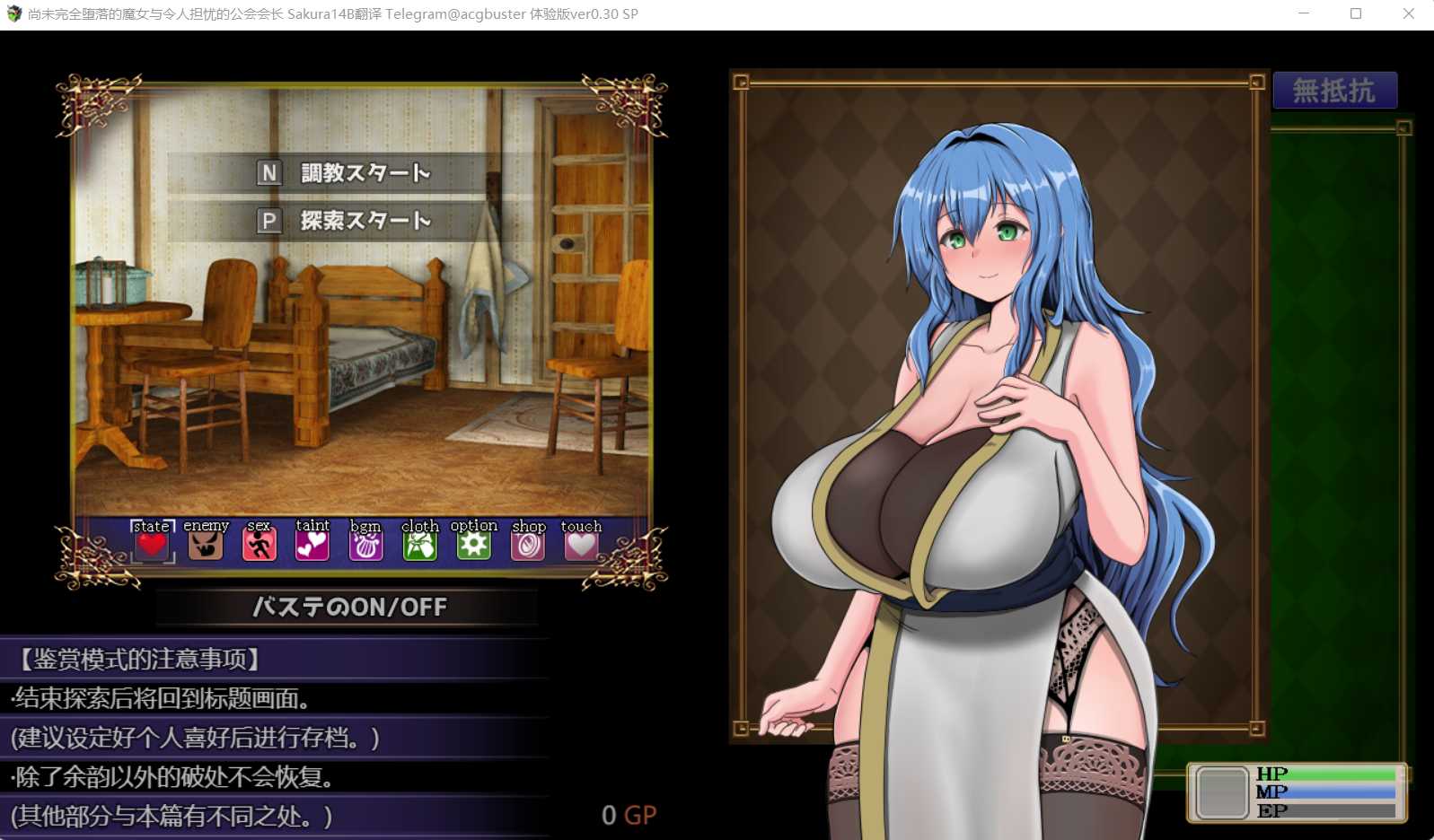Activate the touch heart icon
Image resolution: width=1434 pixels, height=840 pixels.
[581, 544]
